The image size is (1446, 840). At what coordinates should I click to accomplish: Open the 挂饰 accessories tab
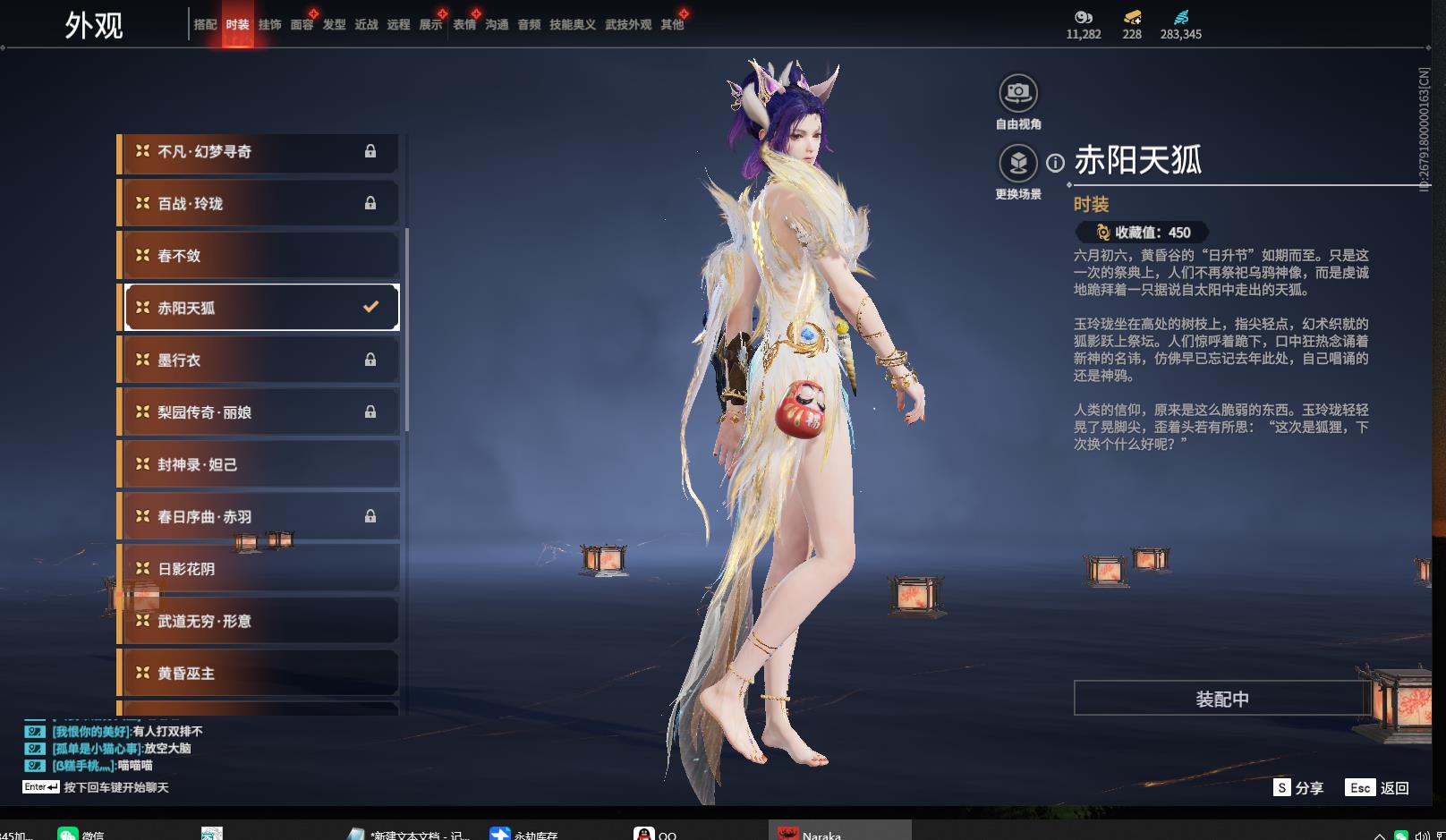269,25
